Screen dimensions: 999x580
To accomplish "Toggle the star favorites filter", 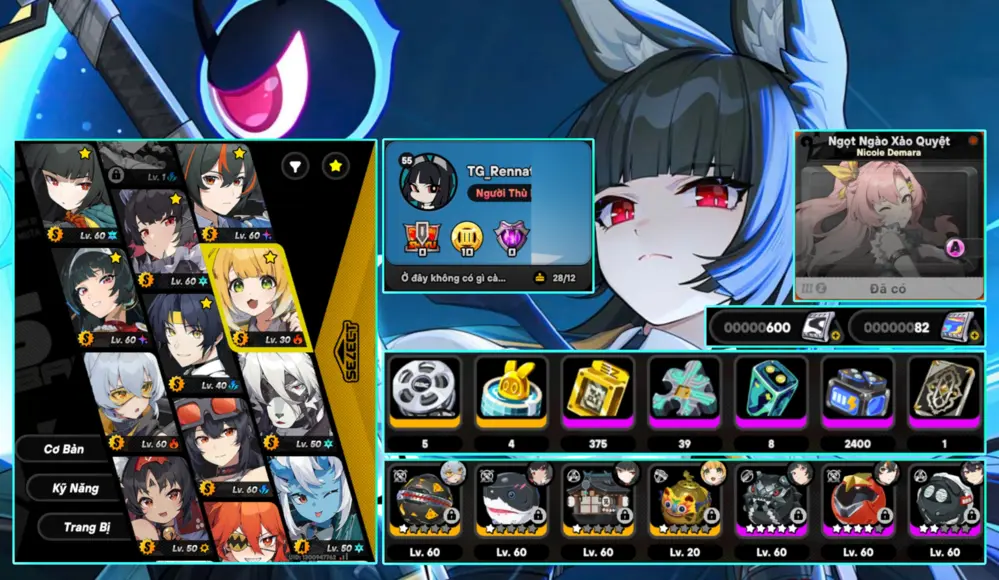I will (336, 166).
